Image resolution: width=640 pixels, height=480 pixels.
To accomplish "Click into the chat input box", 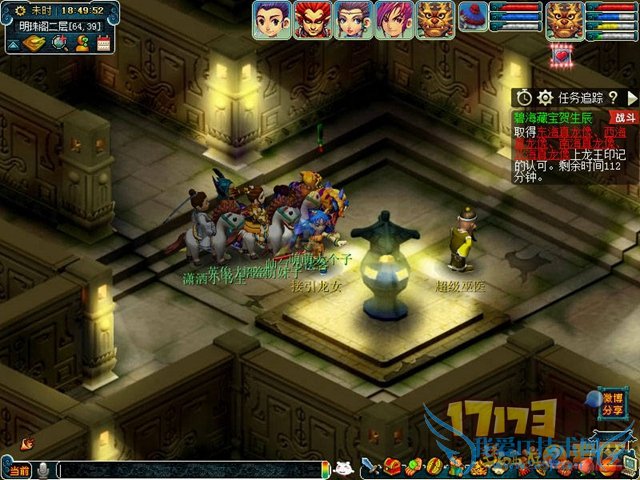I will coord(190,470).
